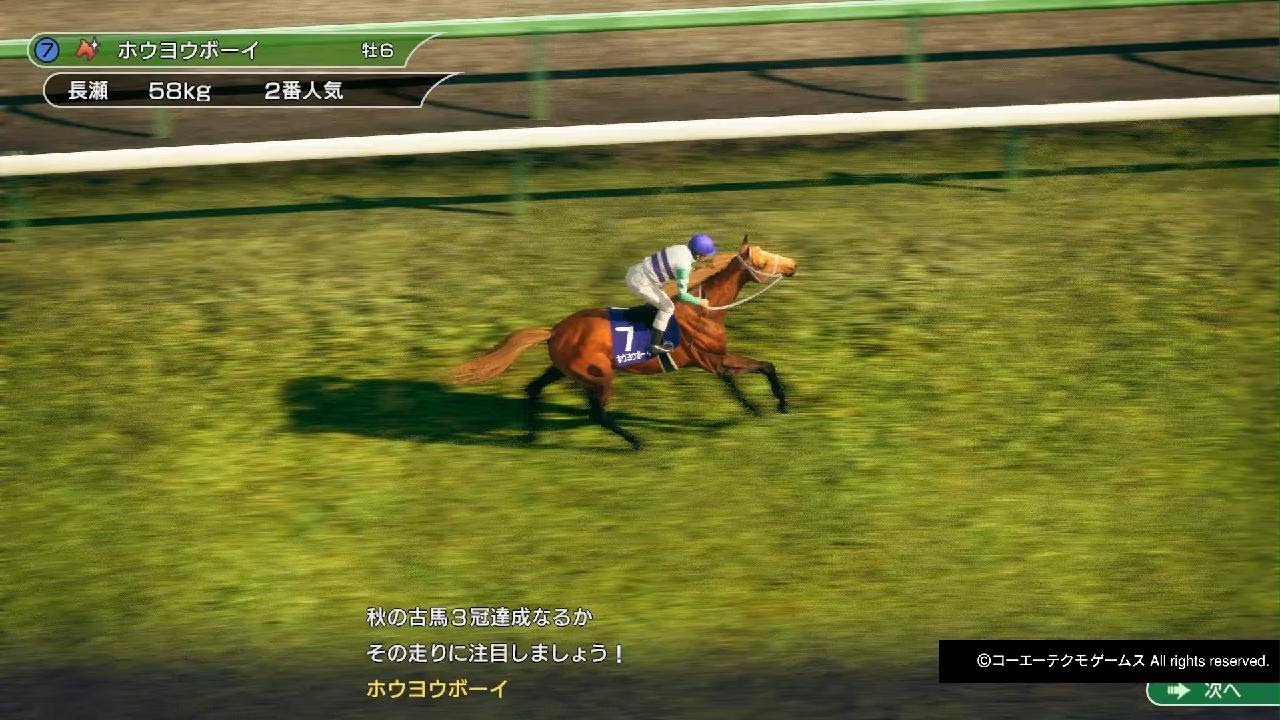Image resolution: width=1280 pixels, height=720 pixels.
Task: Toggle the 2番人気 popularity indicator
Action: point(303,92)
